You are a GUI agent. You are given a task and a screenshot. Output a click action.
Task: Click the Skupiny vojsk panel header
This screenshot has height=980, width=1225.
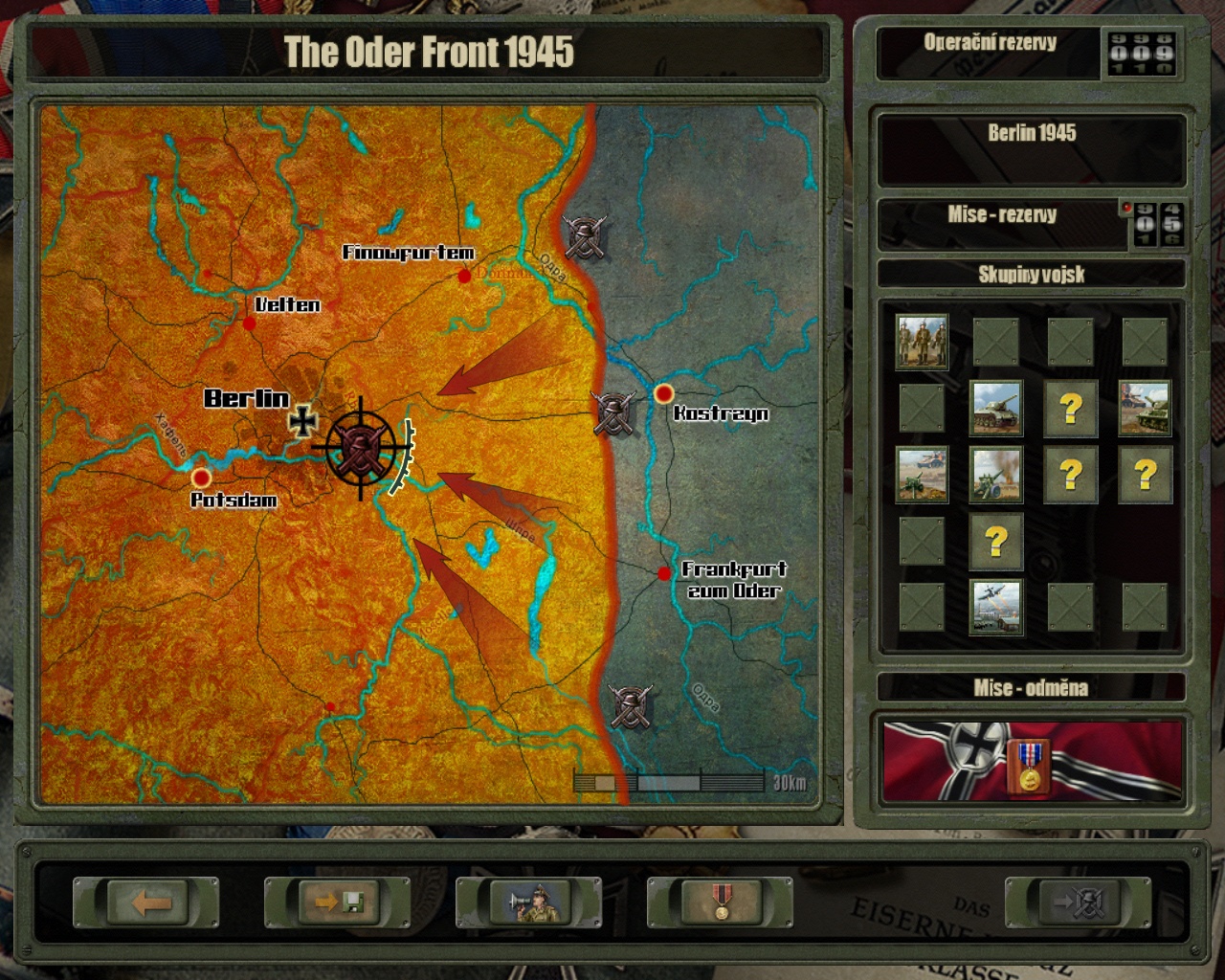(x=1032, y=275)
